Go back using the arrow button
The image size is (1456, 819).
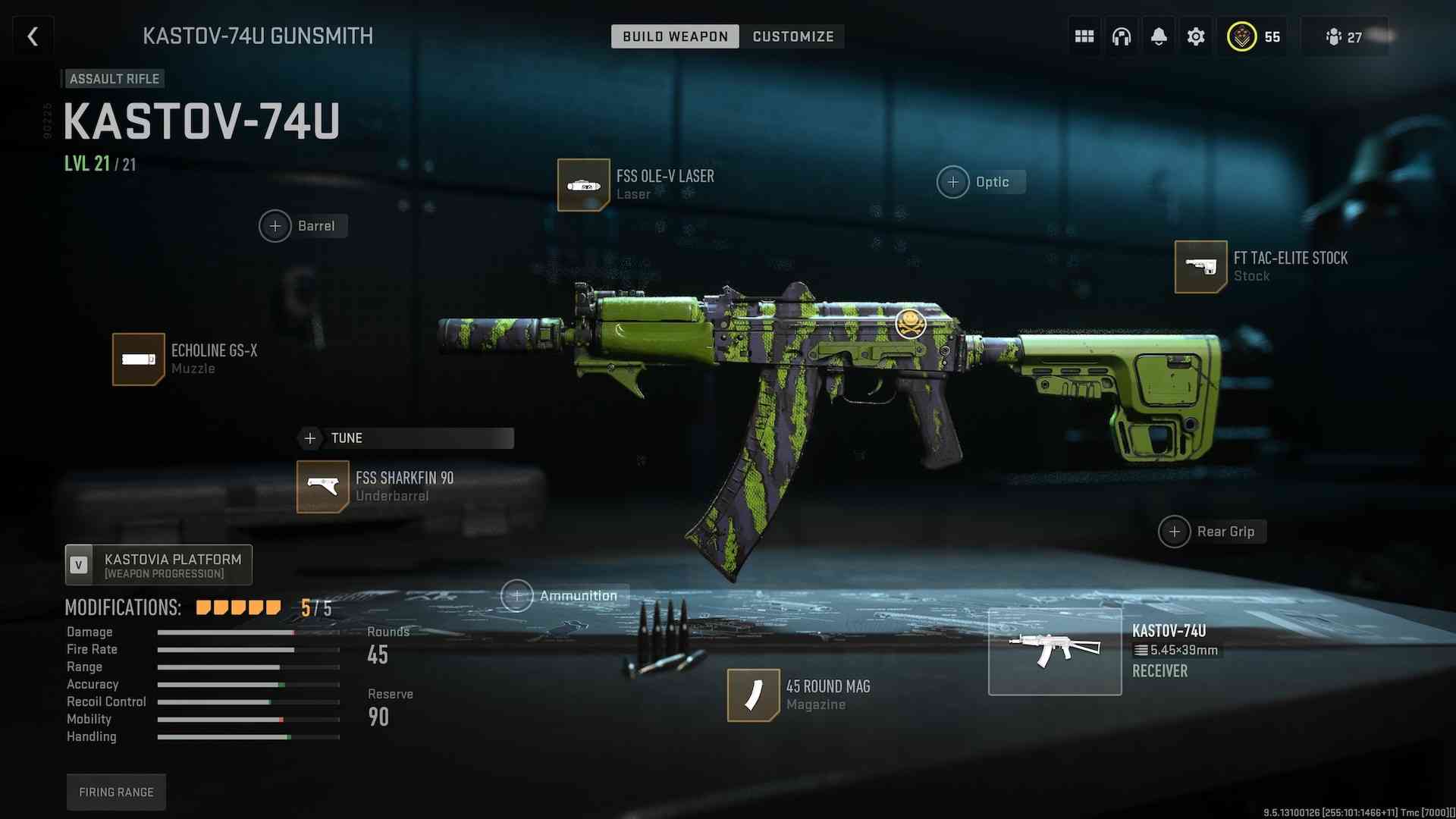33,36
